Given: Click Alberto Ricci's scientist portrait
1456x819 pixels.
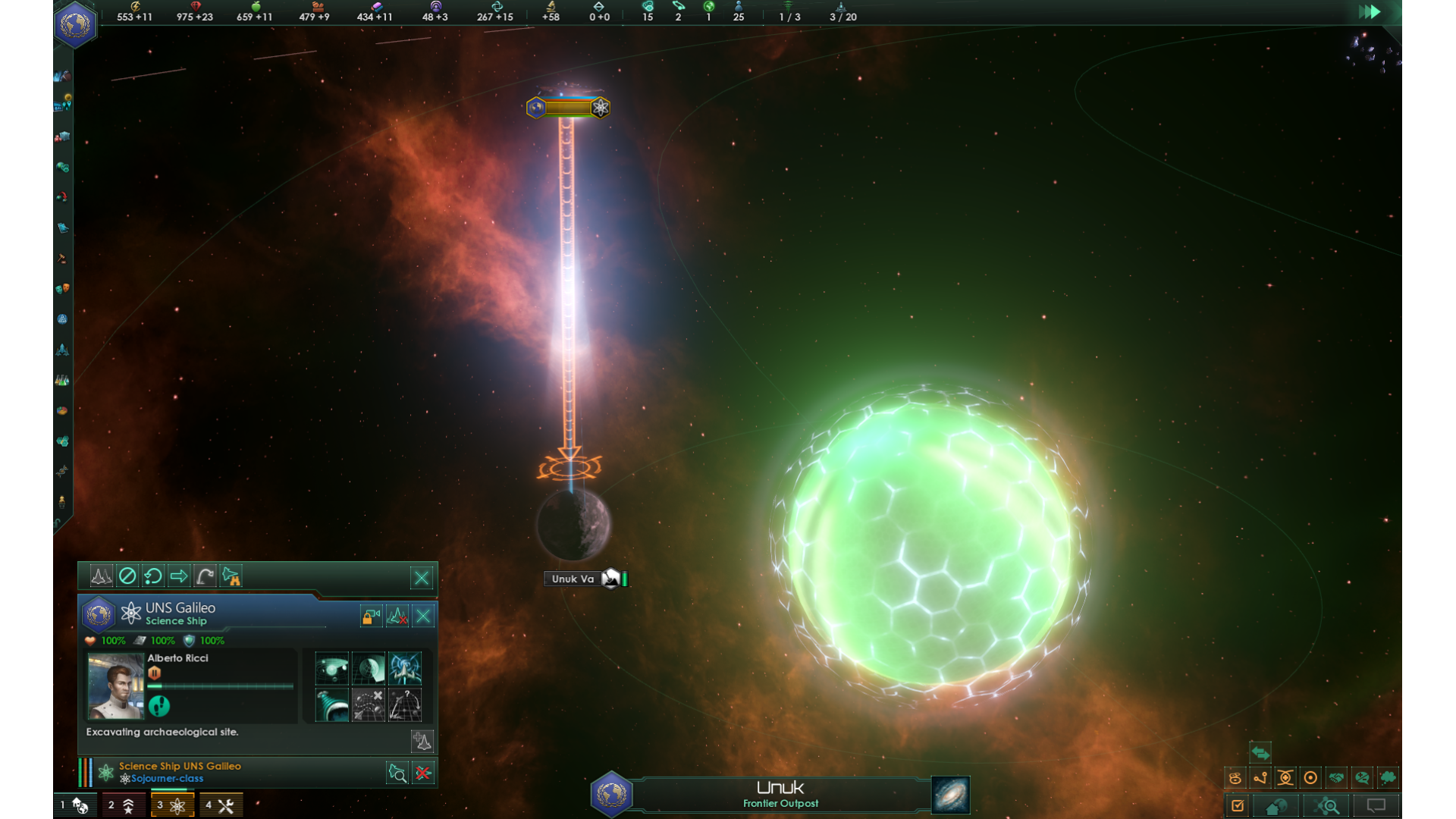Looking at the screenshot, I should (x=115, y=686).
